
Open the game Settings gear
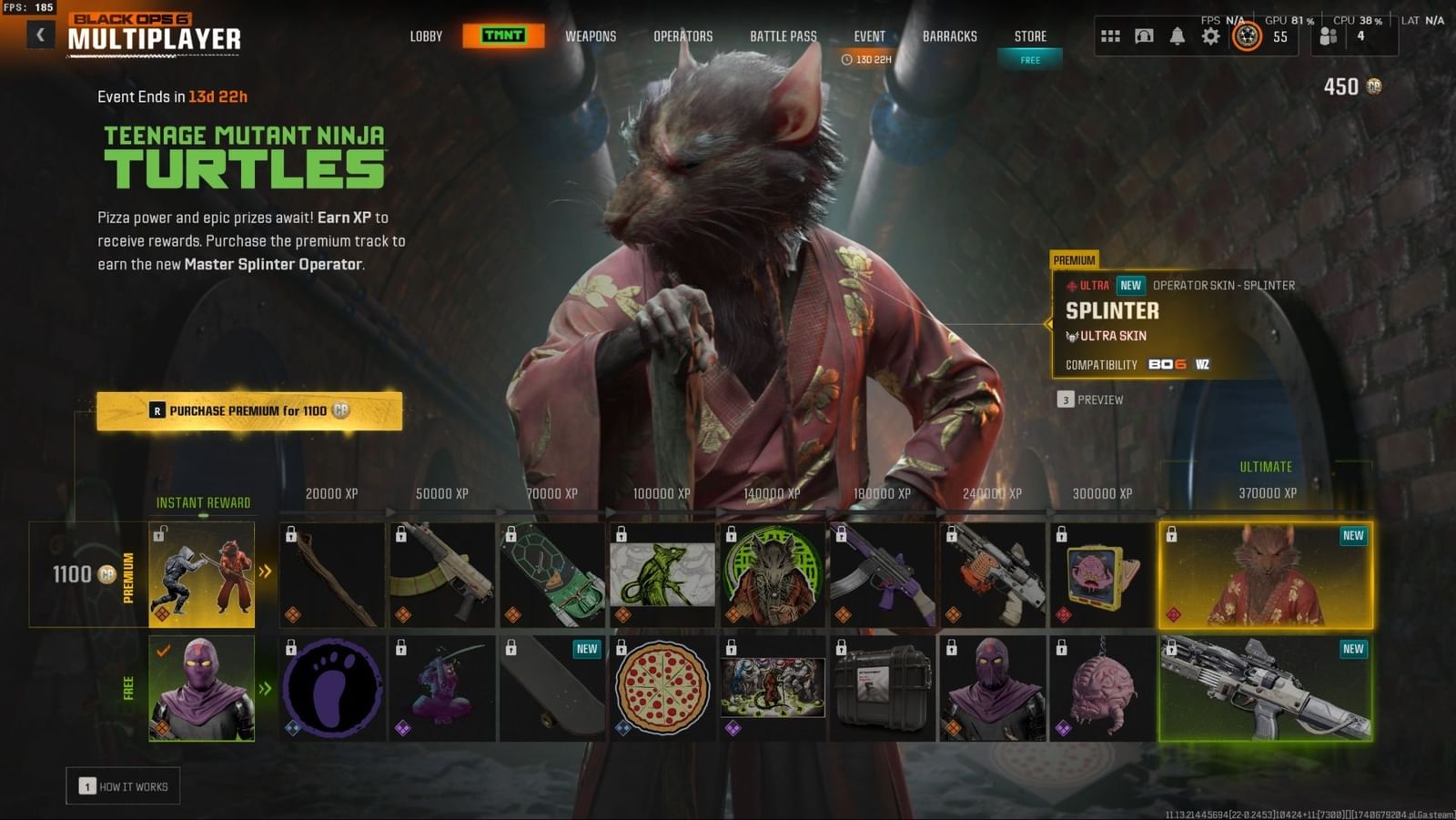1210,35
